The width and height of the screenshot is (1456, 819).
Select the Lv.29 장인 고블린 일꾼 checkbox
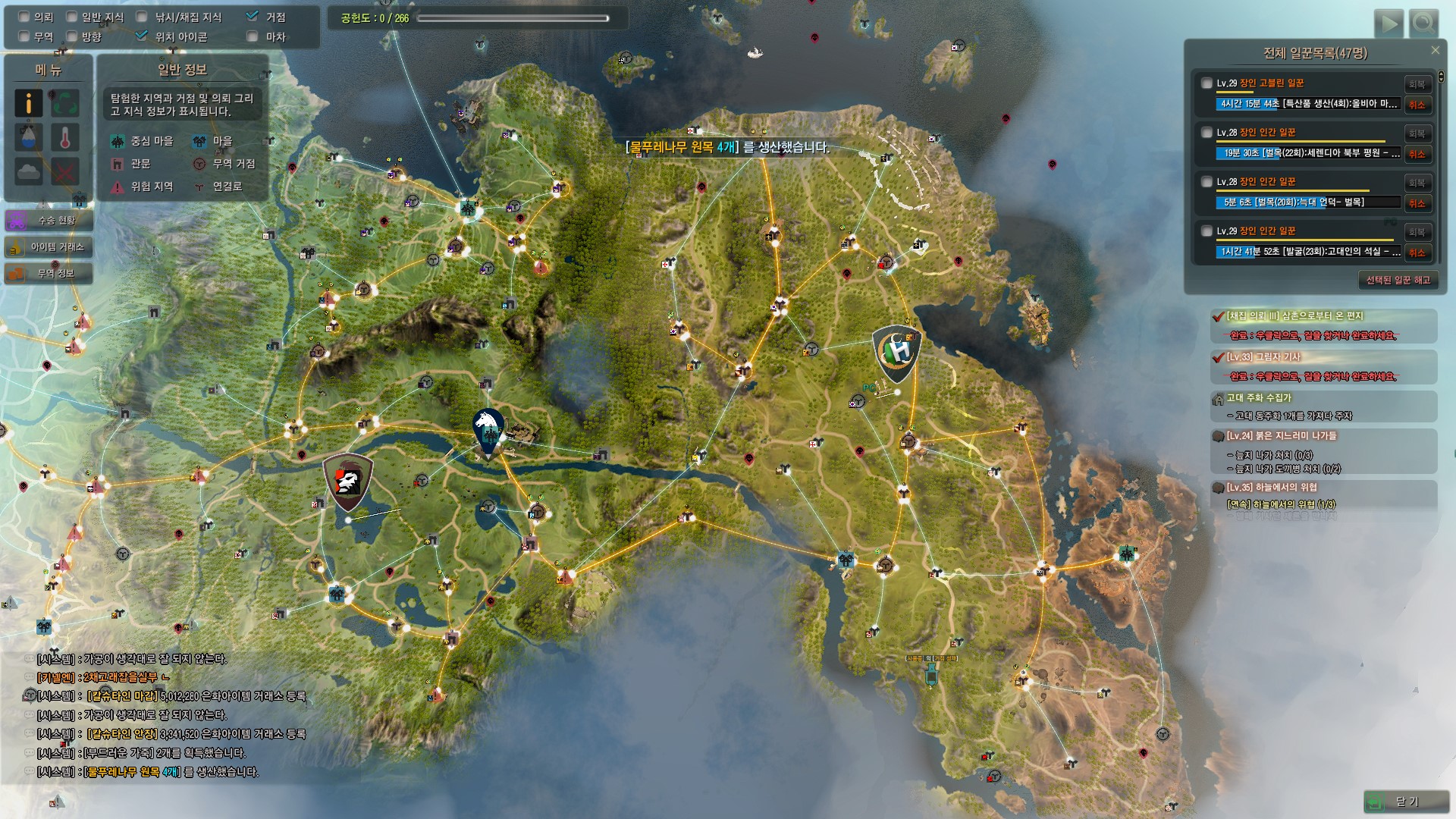[x=1207, y=83]
